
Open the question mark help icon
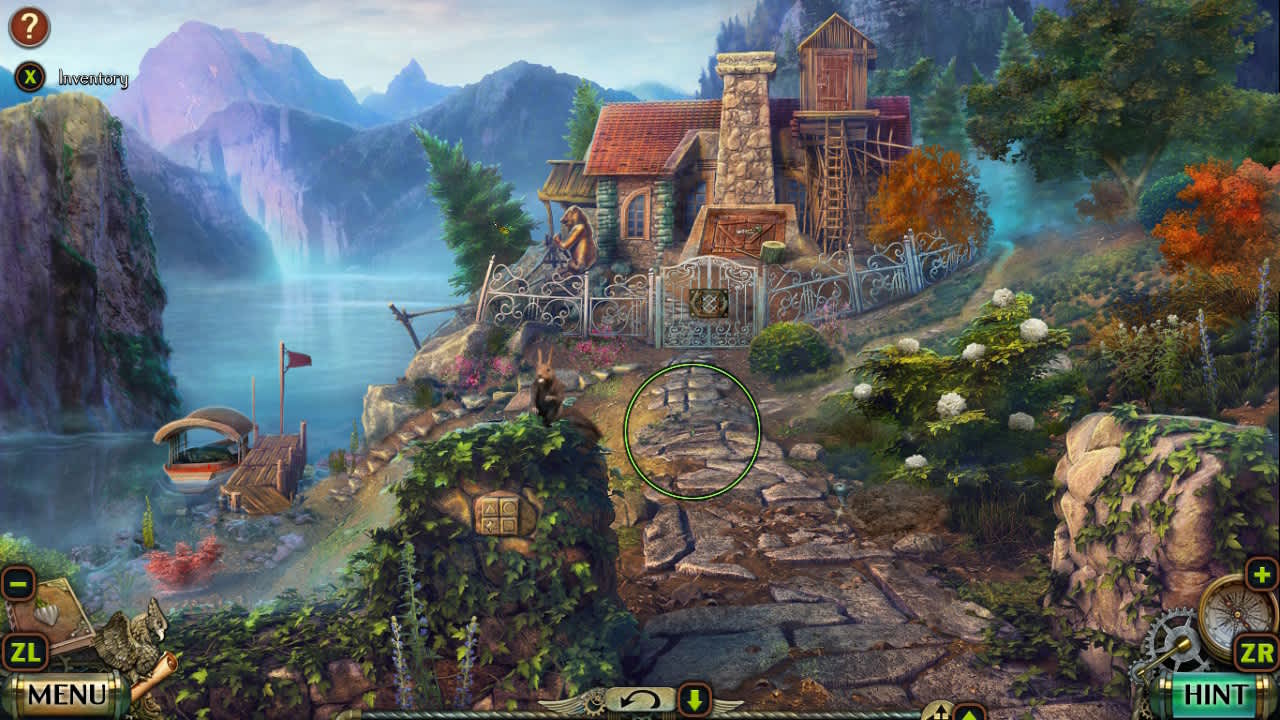coord(30,25)
